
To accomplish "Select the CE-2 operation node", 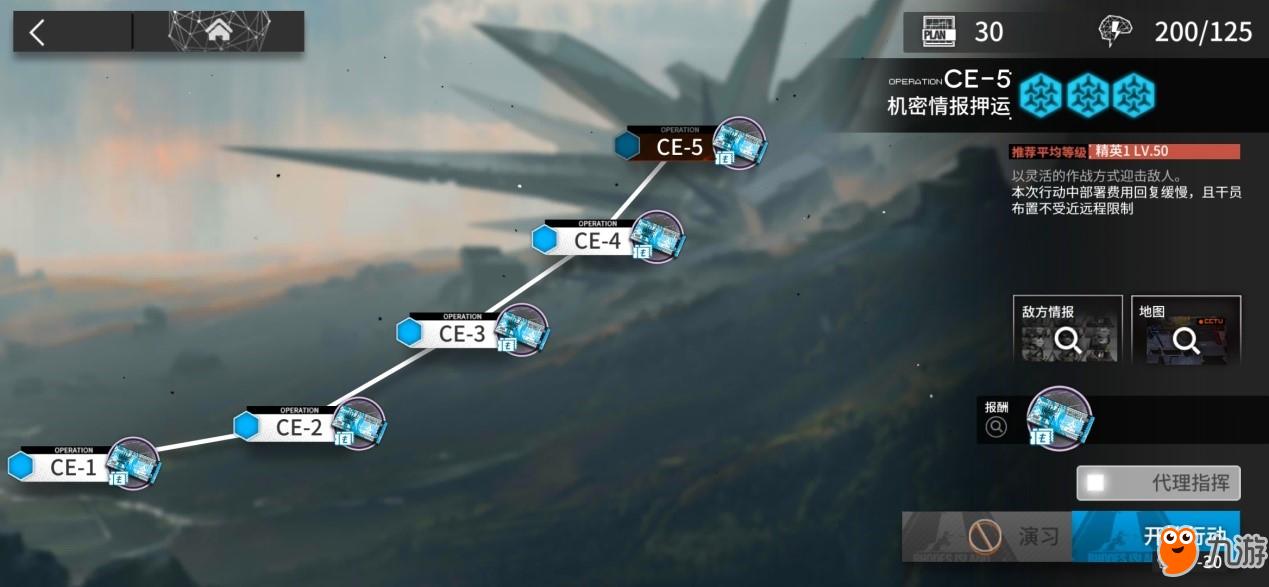I will tap(299, 427).
